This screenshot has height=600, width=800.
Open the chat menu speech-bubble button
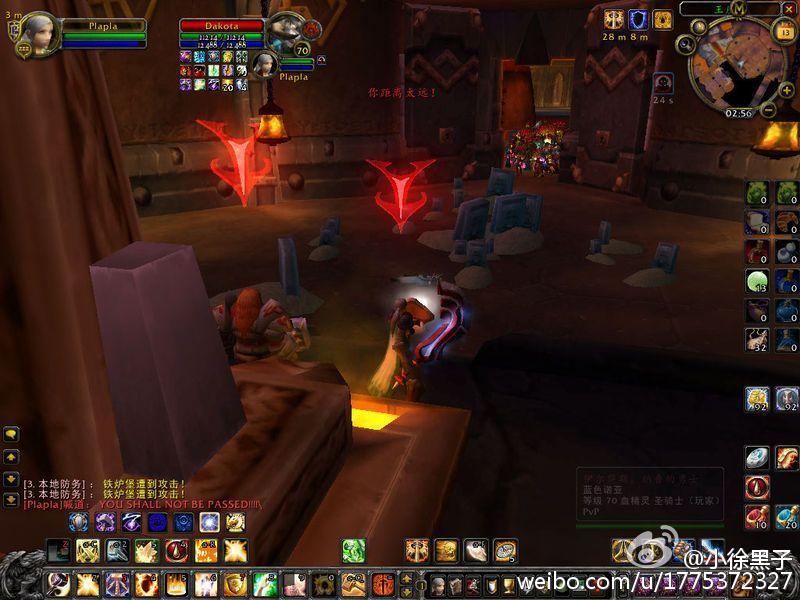click(12, 434)
